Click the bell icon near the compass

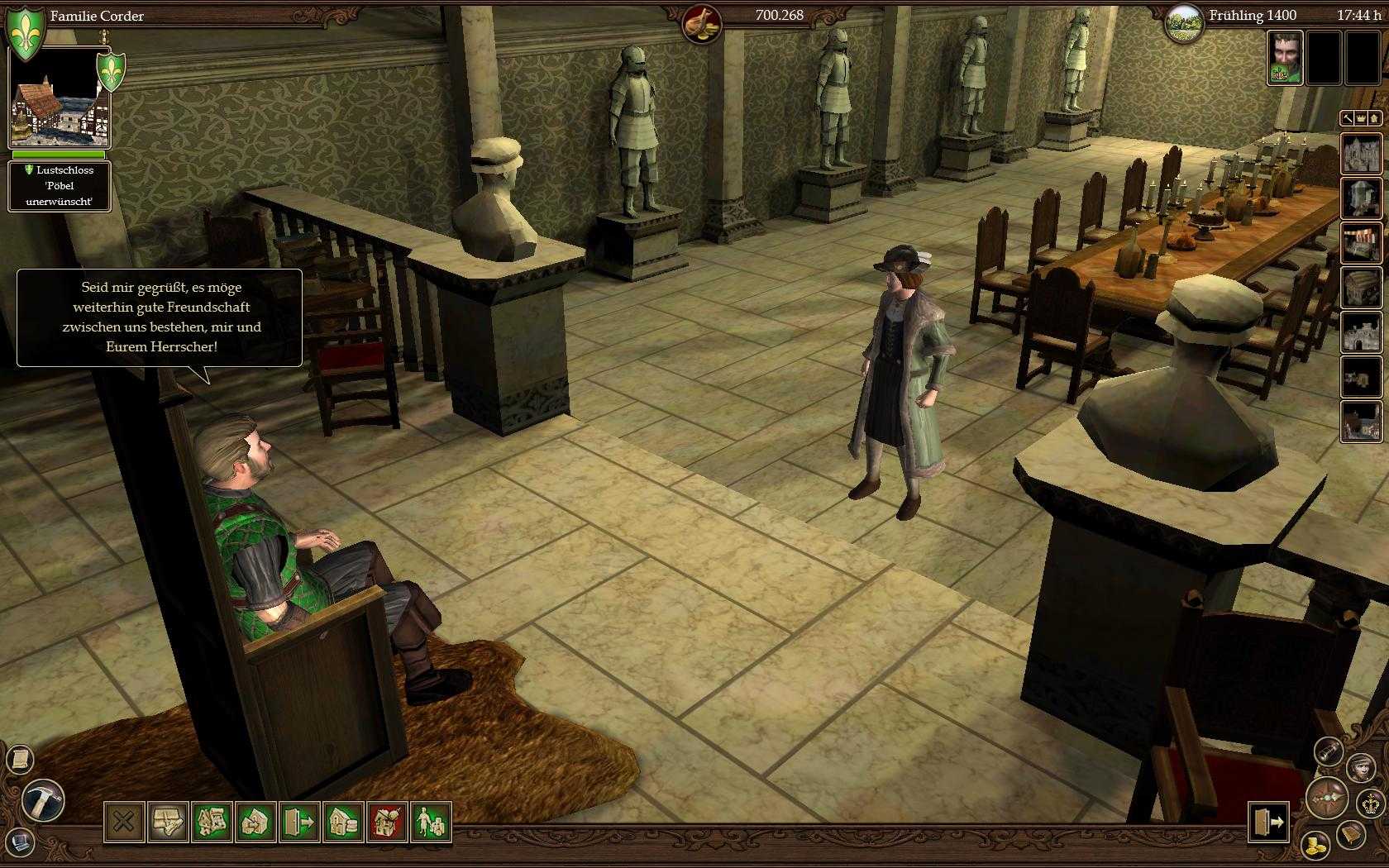tap(1350, 835)
